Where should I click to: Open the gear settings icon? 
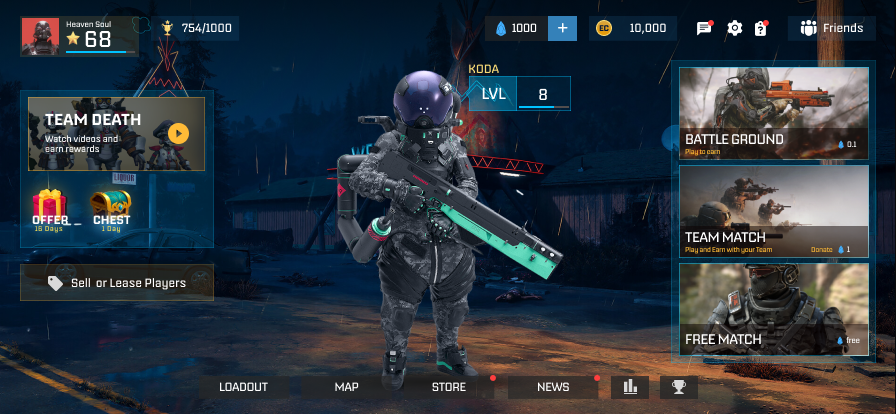735,28
